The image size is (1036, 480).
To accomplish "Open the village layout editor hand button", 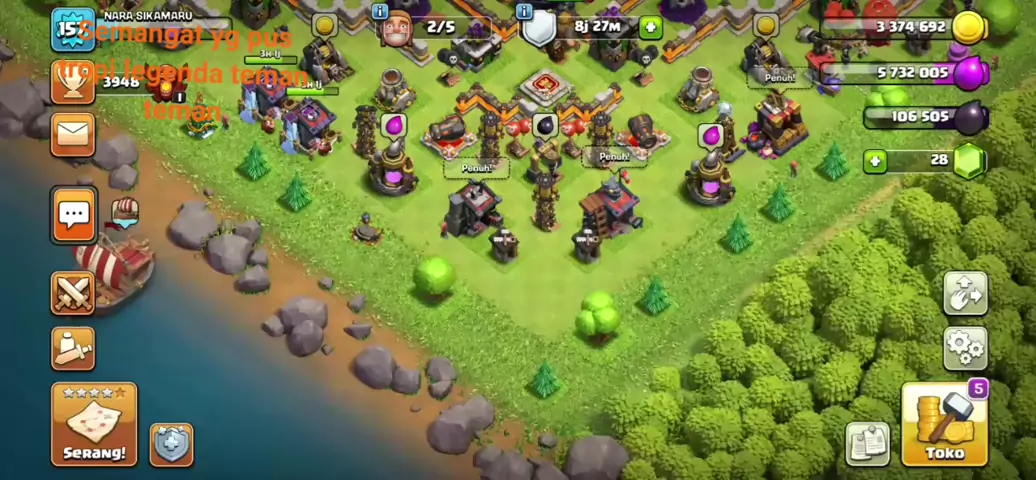I will pyautogui.click(x=965, y=293).
